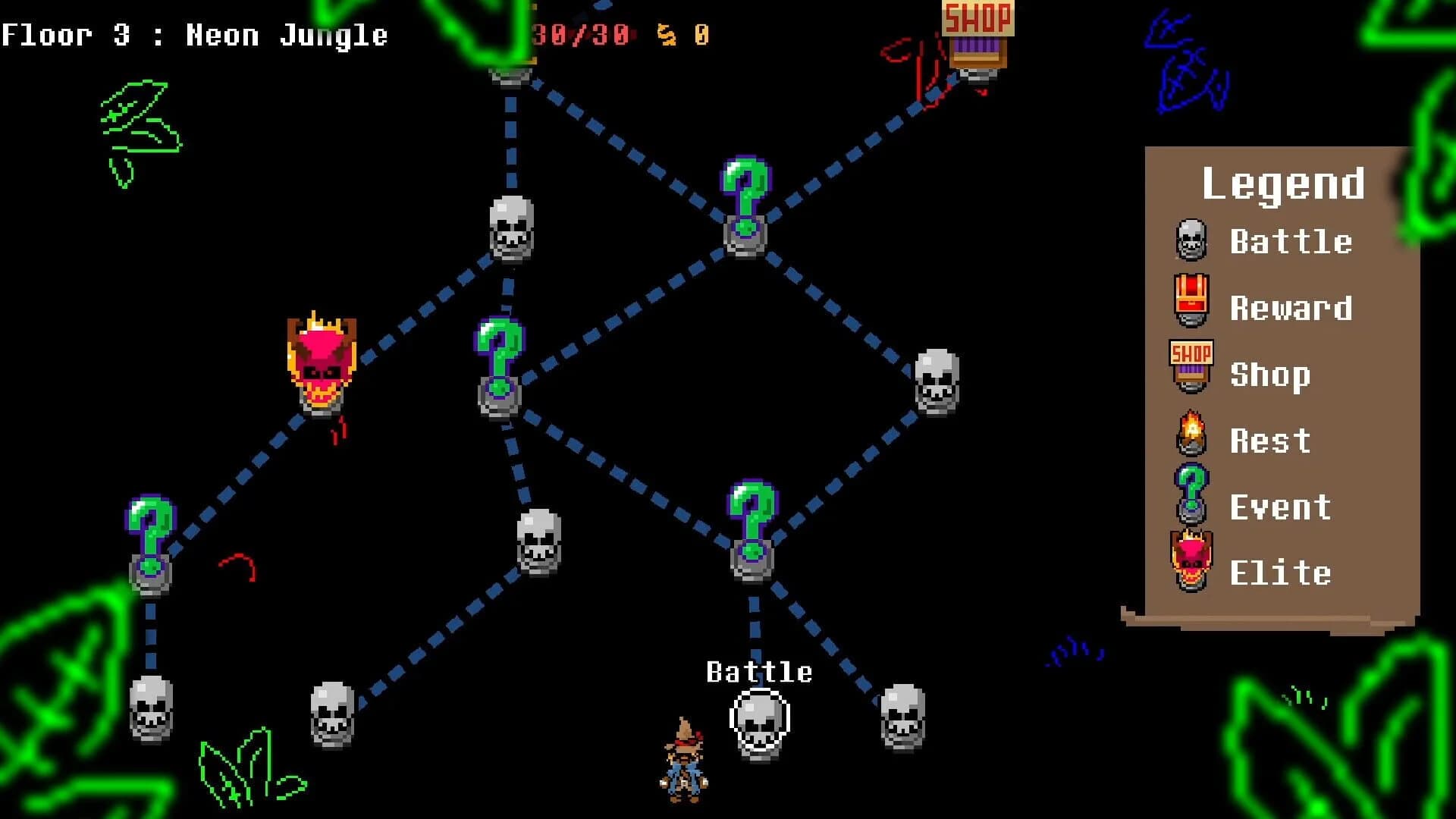Click the Battle text label above the skull
The image size is (1456, 819).
coord(761,670)
